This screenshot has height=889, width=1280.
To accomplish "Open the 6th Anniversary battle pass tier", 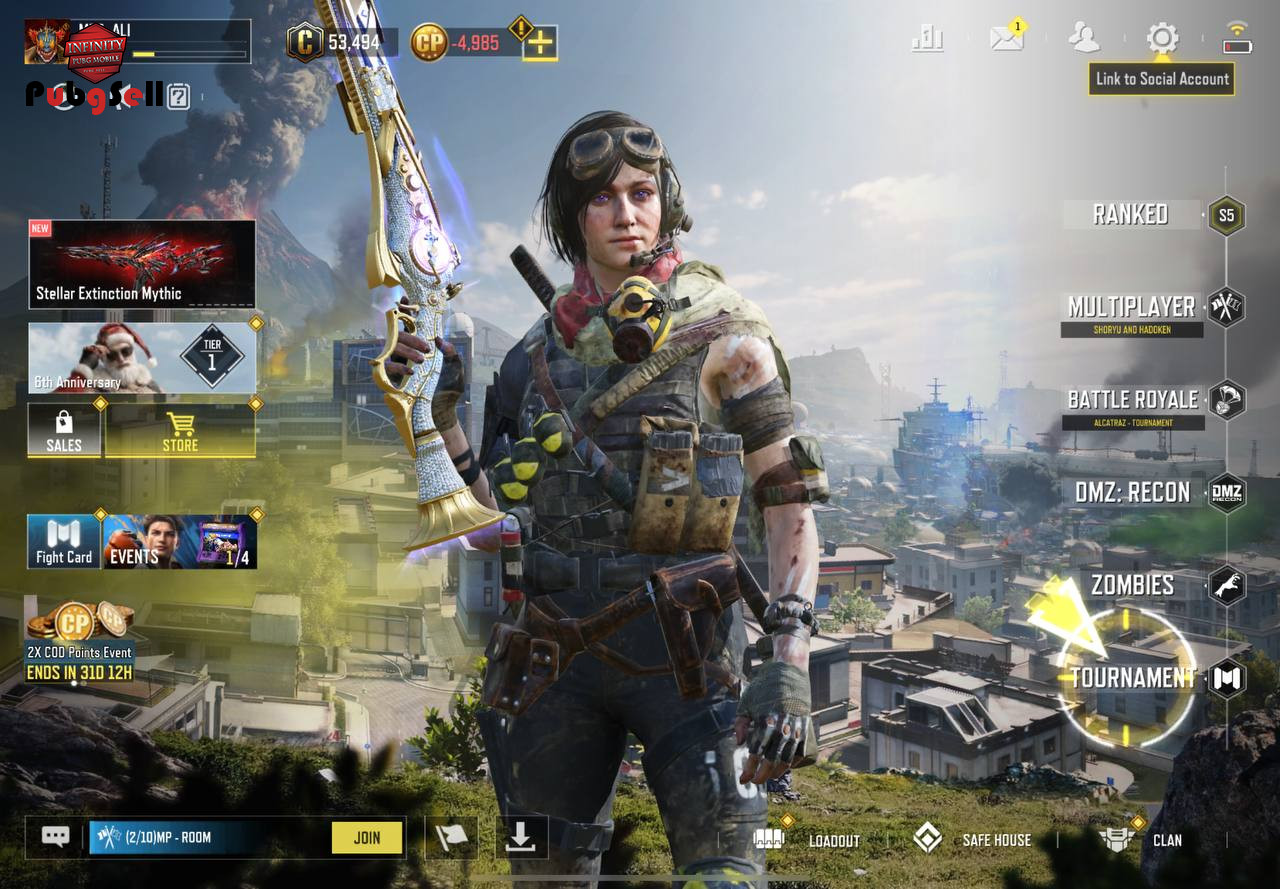I will pos(141,358).
